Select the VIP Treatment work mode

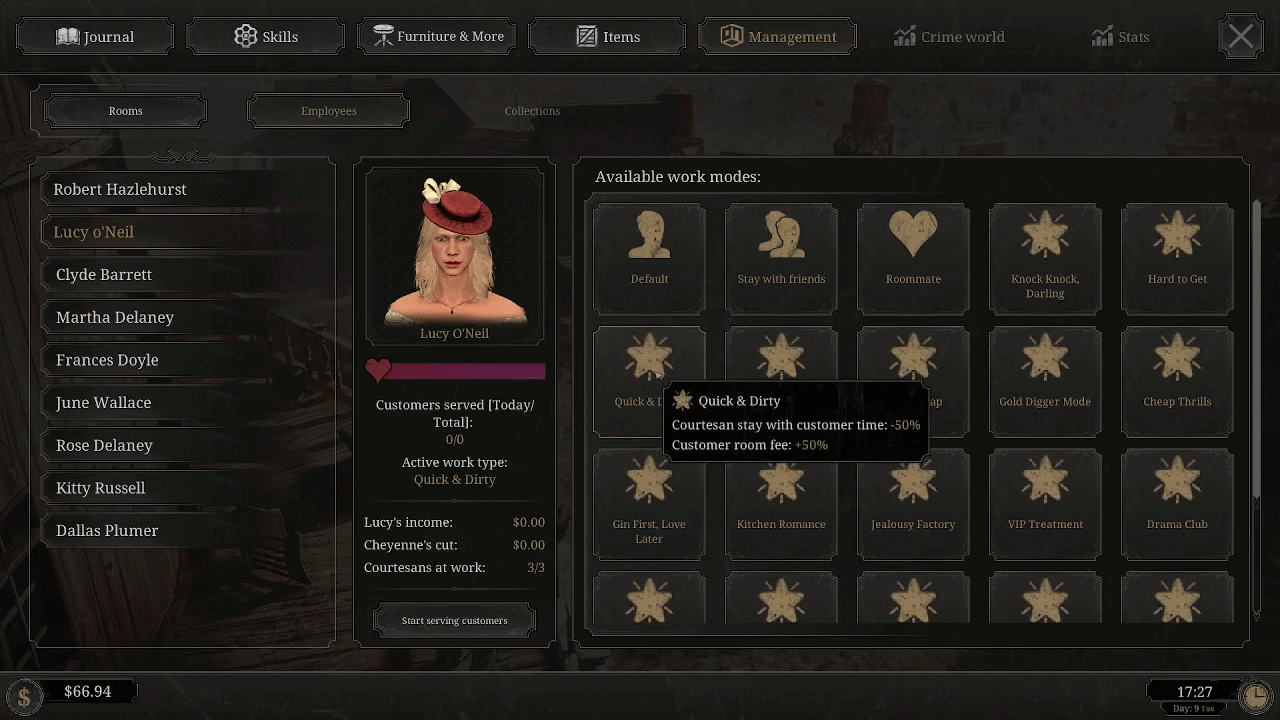(x=1045, y=503)
